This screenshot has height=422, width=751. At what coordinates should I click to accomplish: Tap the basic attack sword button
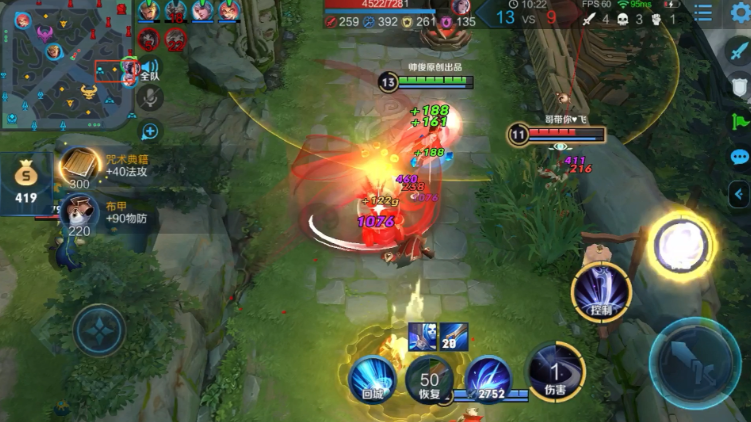coord(695,357)
